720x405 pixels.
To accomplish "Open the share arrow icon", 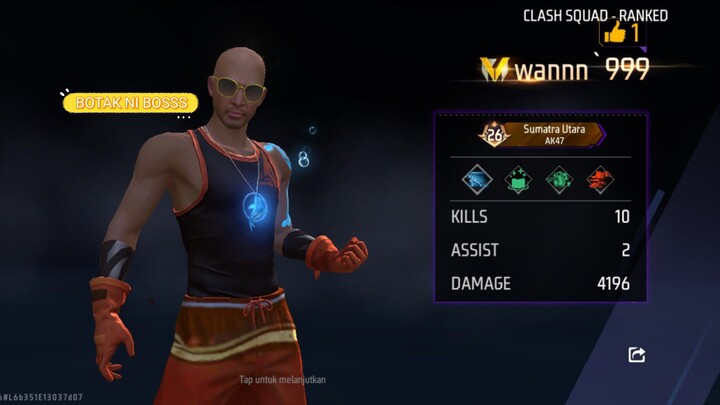I will point(637,354).
